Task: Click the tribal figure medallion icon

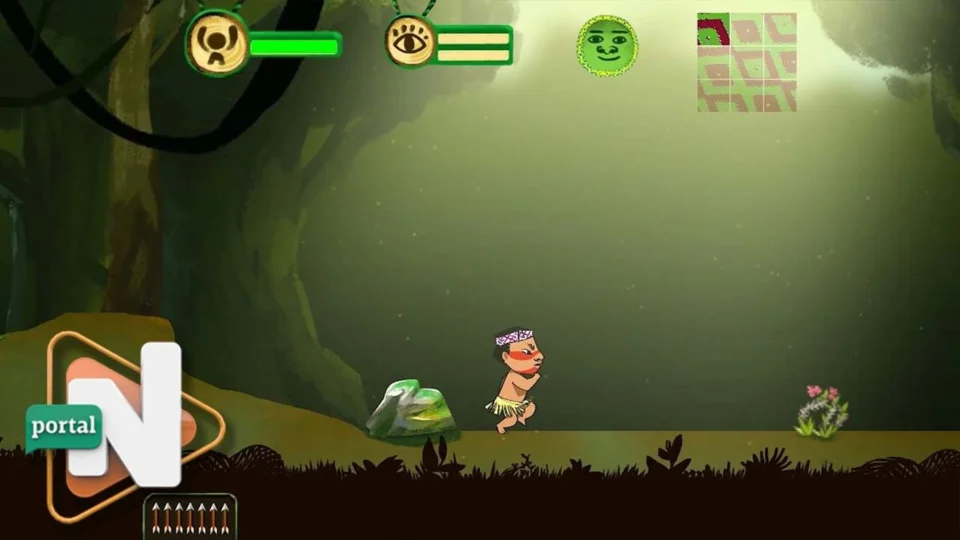Action: pyautogui.click(x=217, y=43)
